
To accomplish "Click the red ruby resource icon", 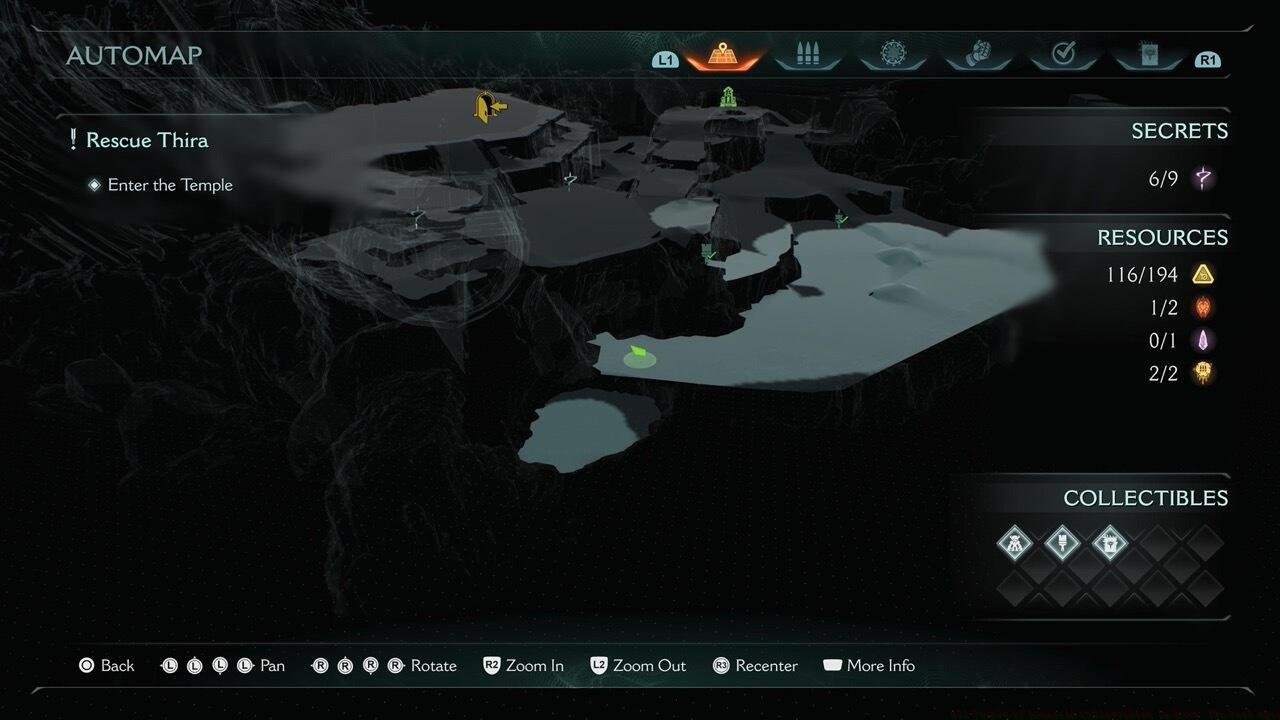I will coord(1203,308).
